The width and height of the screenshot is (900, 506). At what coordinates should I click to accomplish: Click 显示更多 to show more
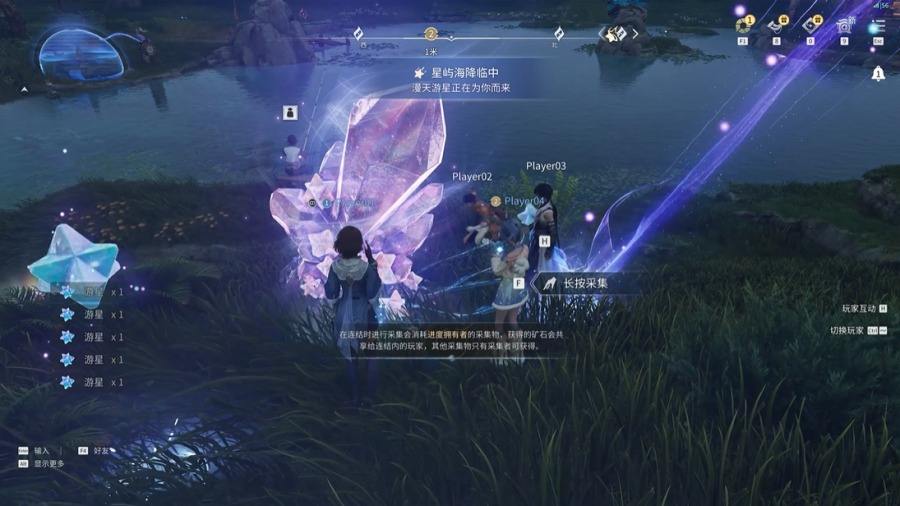point(48,464)
